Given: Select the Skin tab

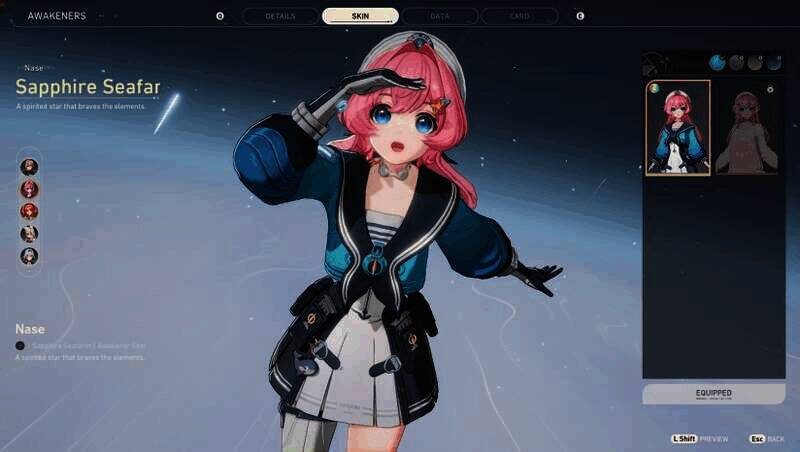Looking at the screenshot, I should click(x=360, y=16).
